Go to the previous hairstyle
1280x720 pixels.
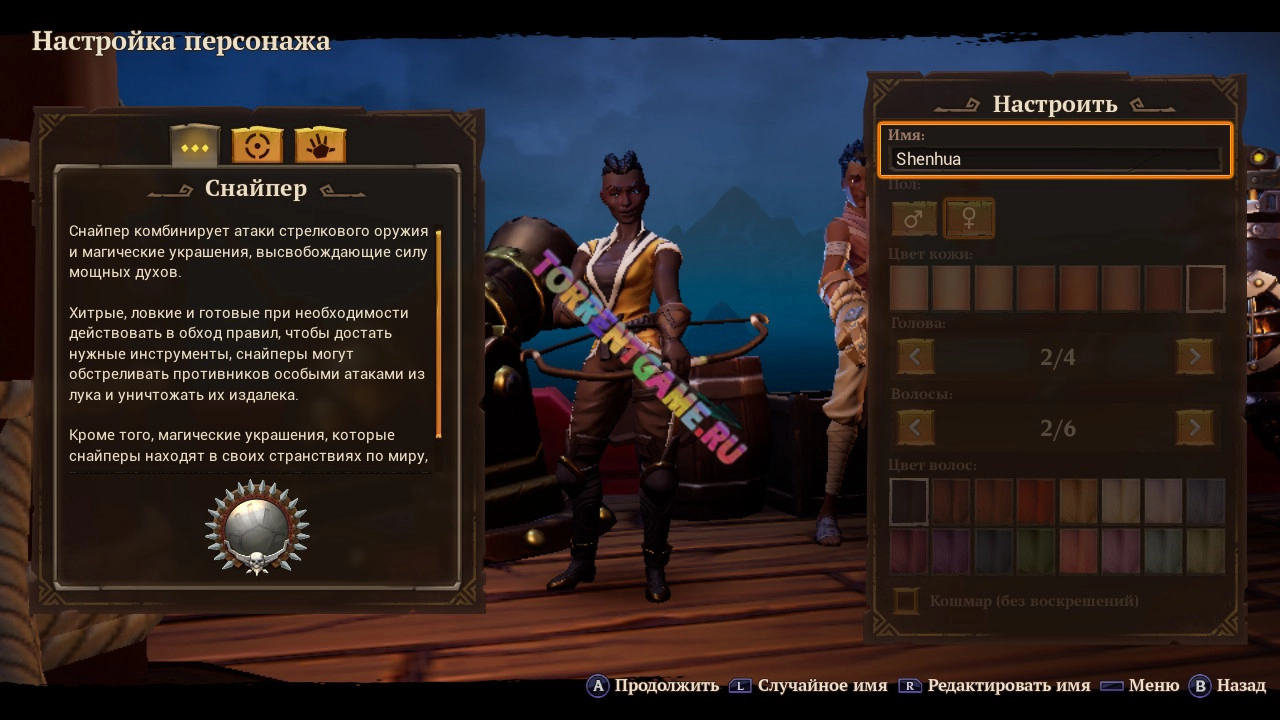pyautogui.click(x=915, y=428)
